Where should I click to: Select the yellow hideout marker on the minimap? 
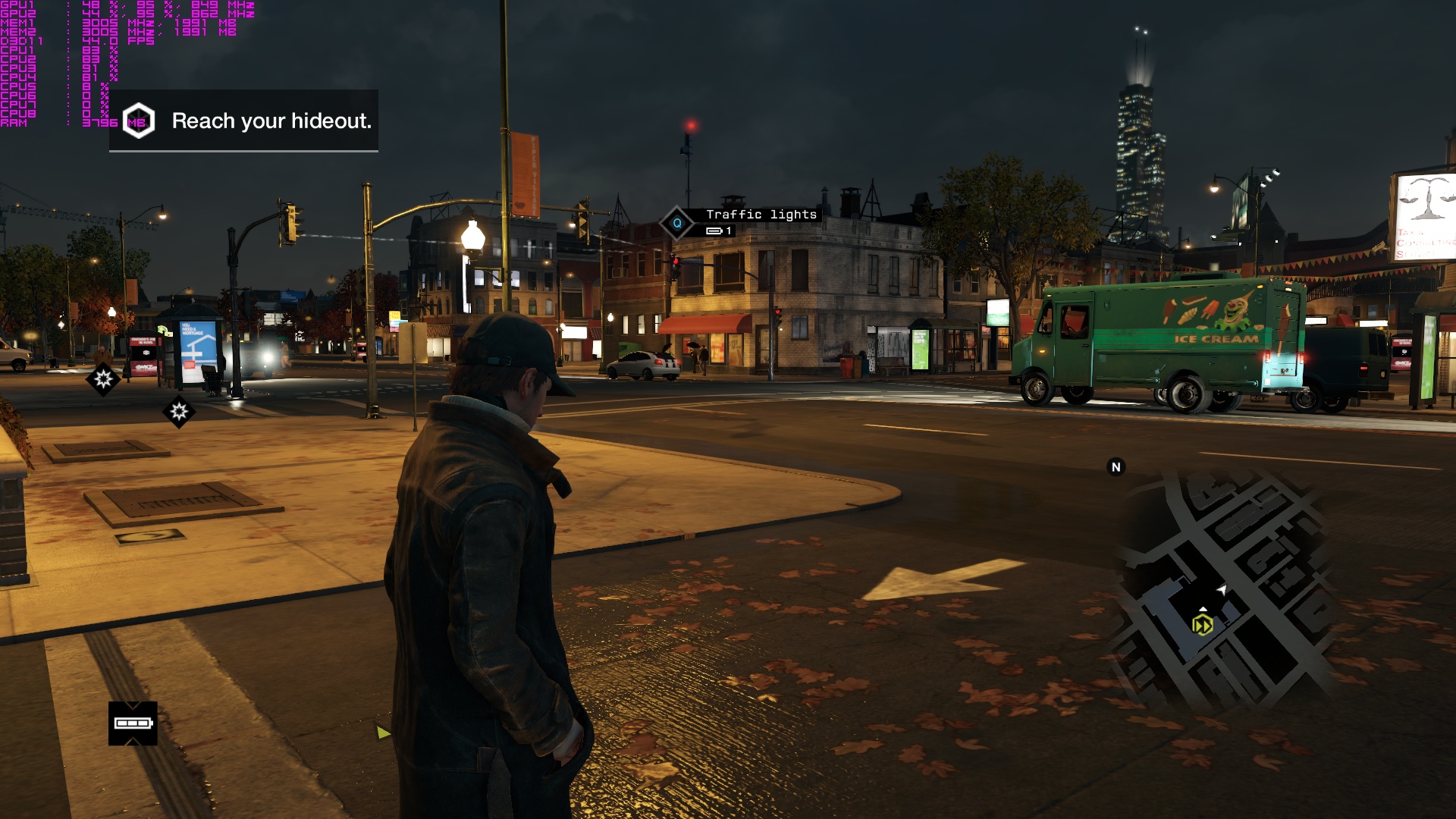click(x=1202, y=625)
